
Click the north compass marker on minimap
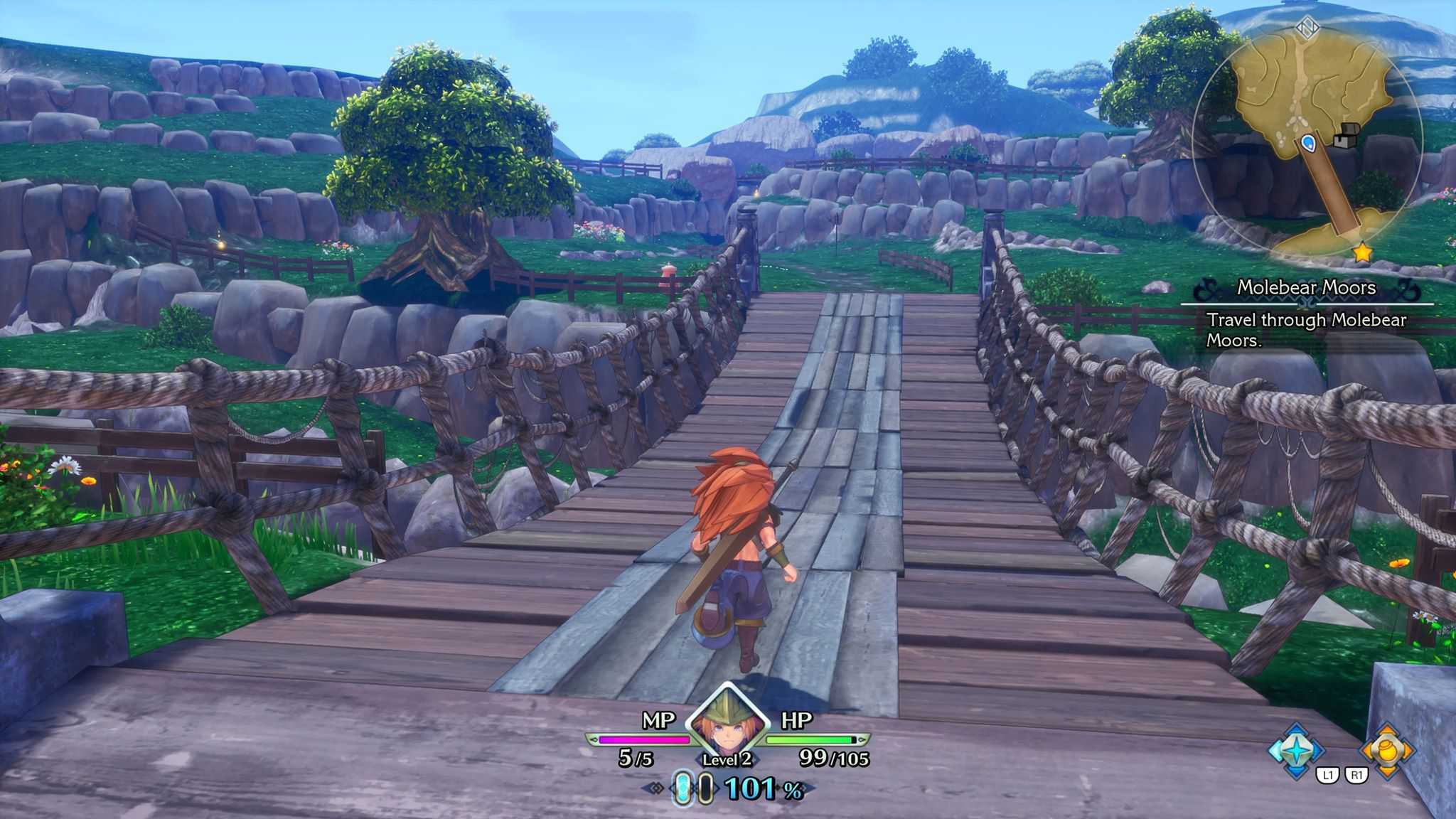(1307, 28)
